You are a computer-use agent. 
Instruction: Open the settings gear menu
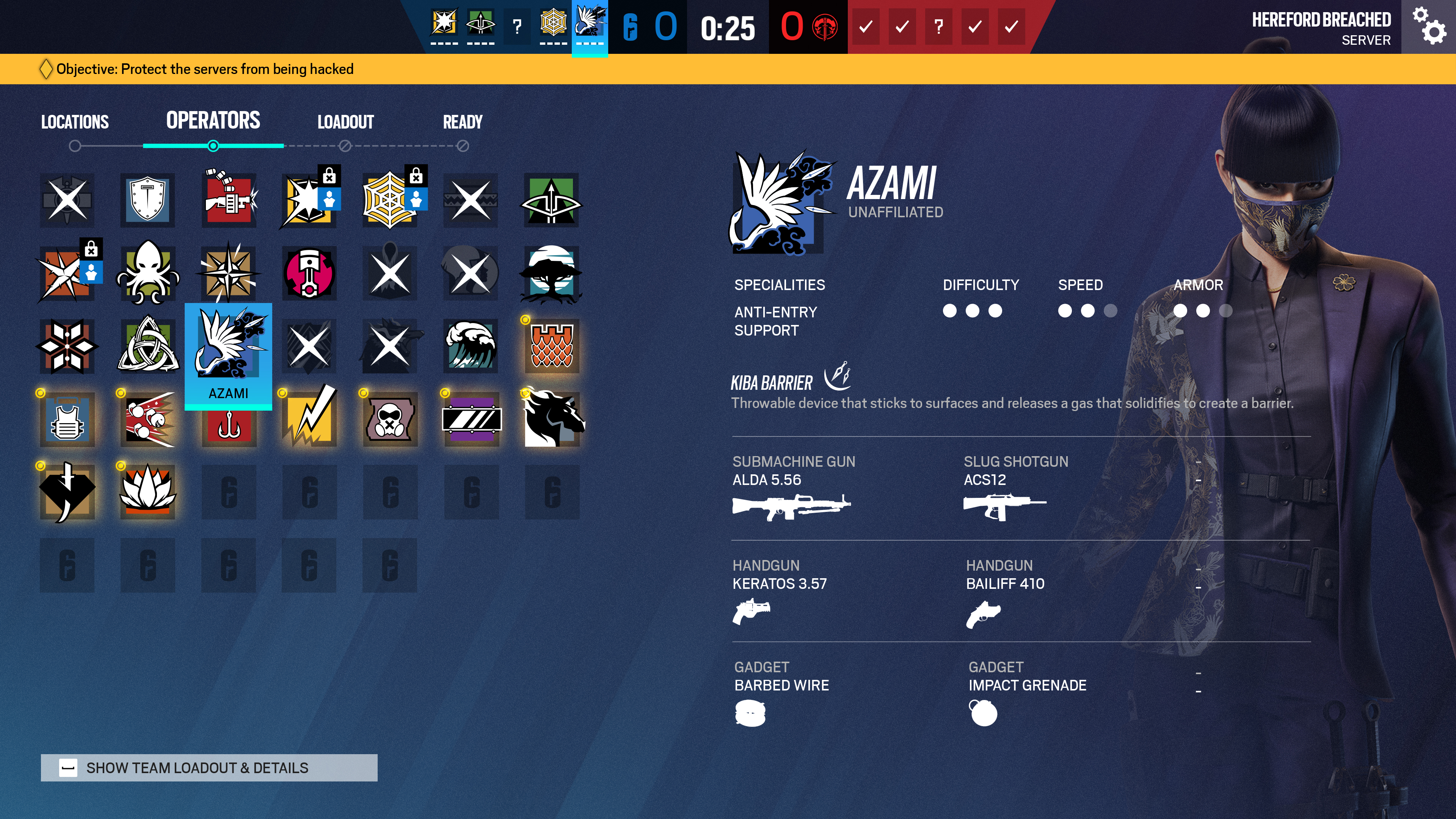[x=1428, y=27]
